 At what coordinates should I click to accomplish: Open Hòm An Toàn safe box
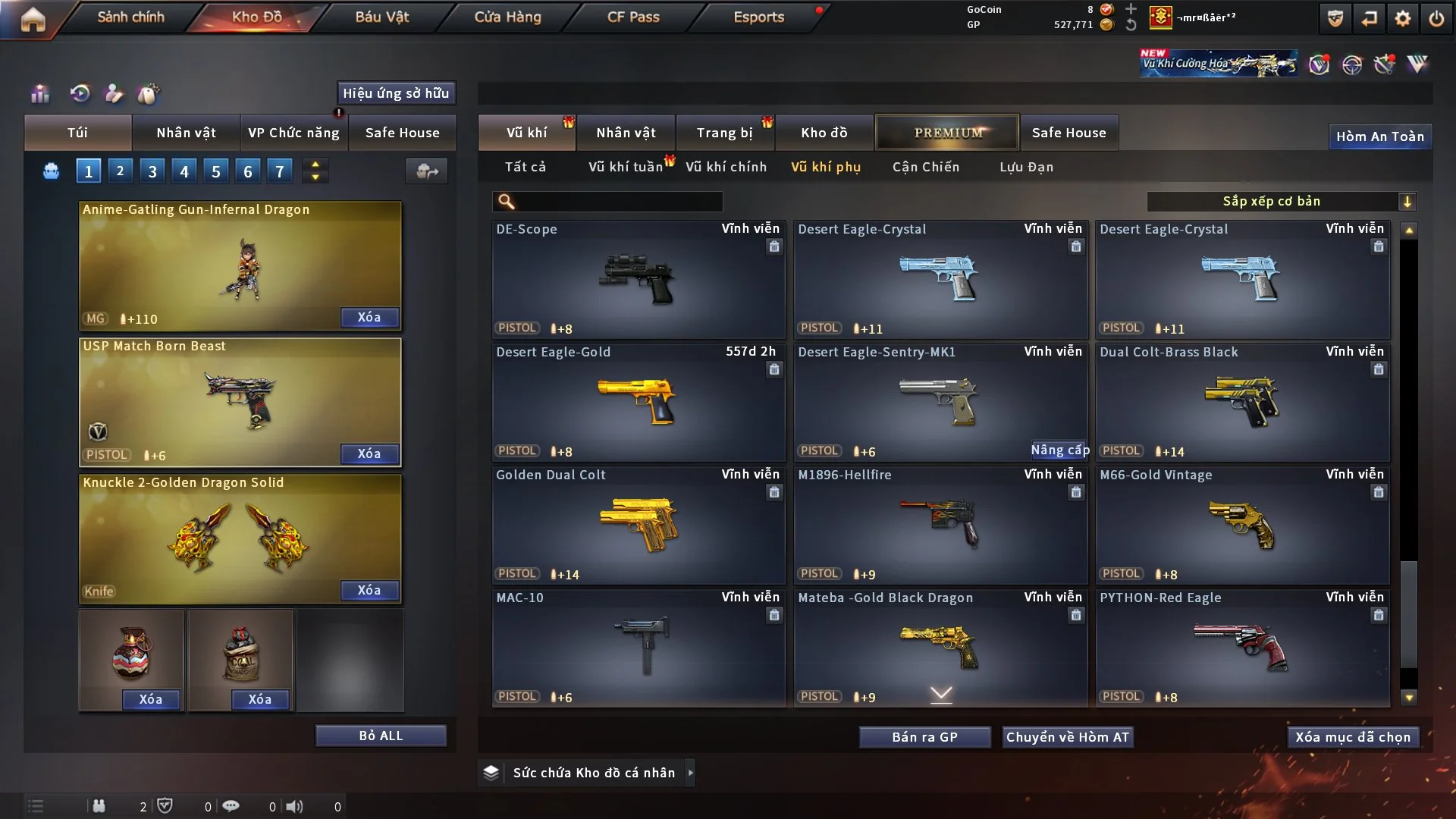tap(1379, 136)
